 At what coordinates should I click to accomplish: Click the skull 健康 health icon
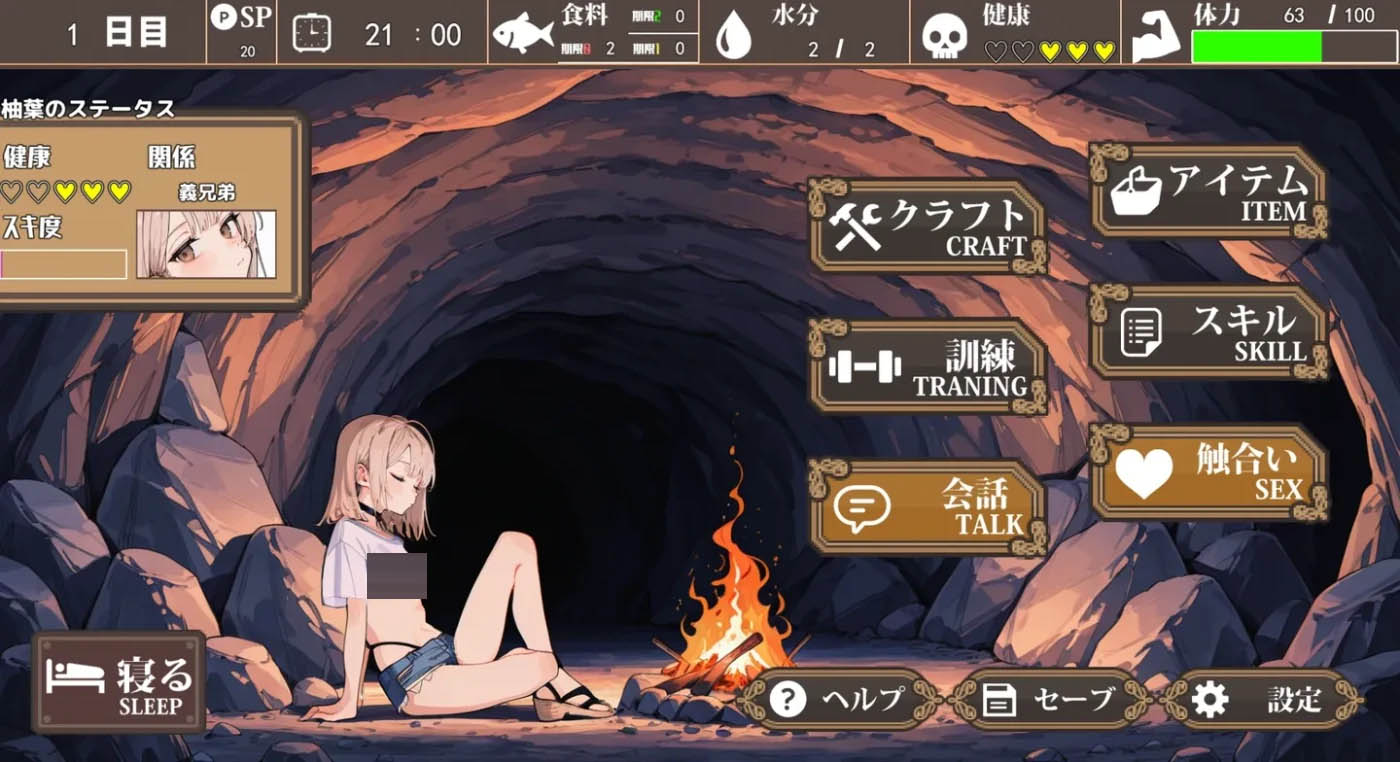point(946,32)
